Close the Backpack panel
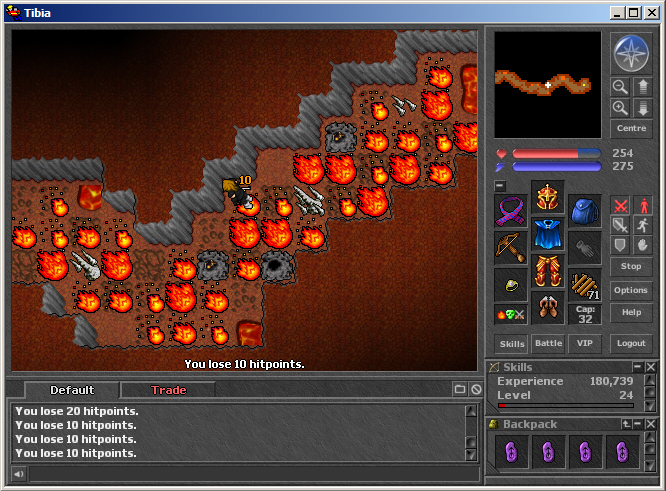 point(650,424)
